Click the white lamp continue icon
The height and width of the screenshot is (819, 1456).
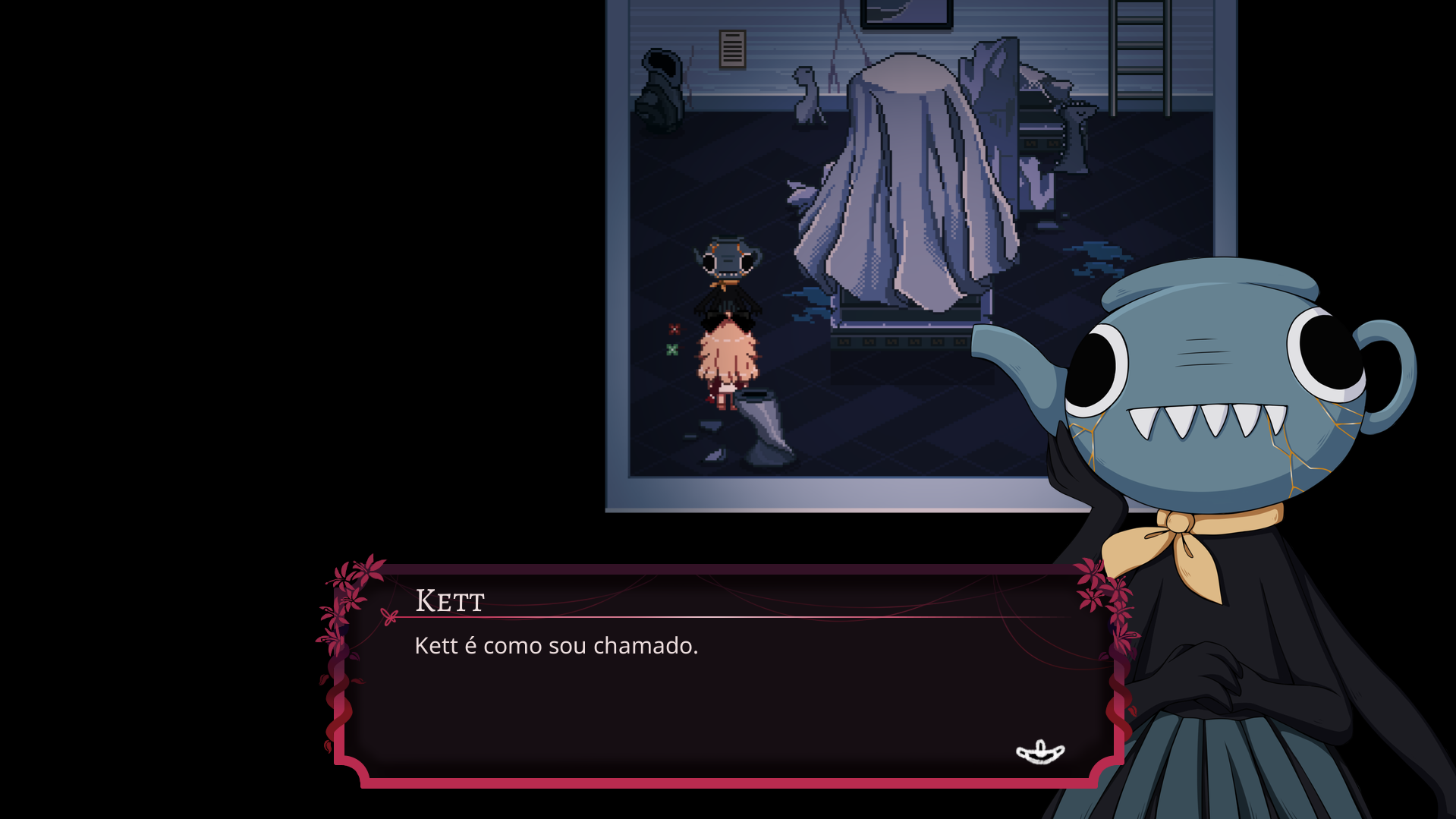(1040, 752)
